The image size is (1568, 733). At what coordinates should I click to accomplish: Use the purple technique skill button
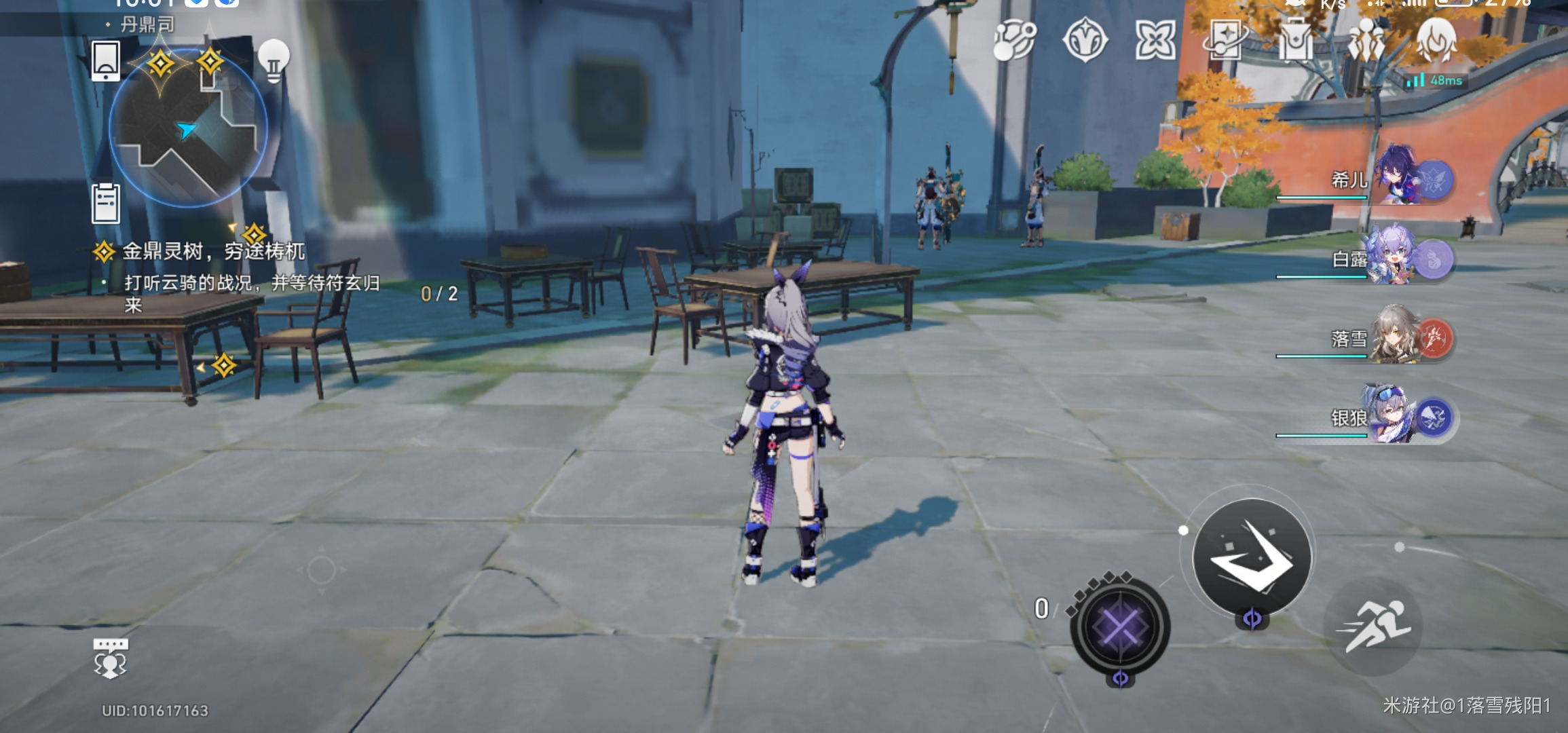(1120, 626)
